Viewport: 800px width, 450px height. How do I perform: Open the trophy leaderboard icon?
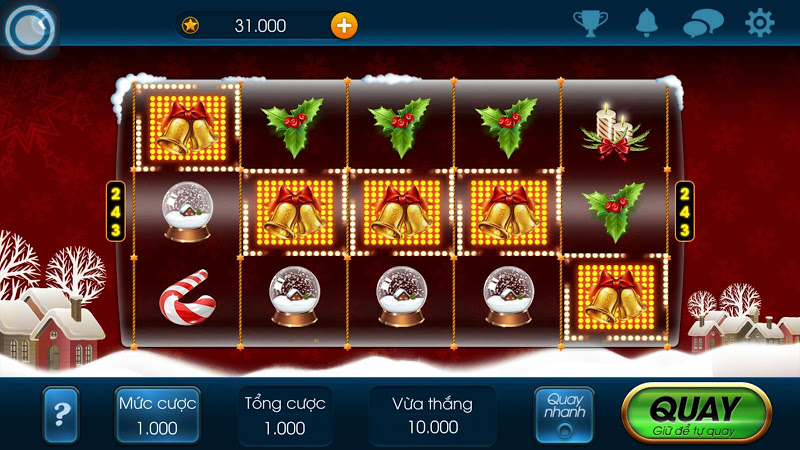pyautogui.click(x=590, y=22)
